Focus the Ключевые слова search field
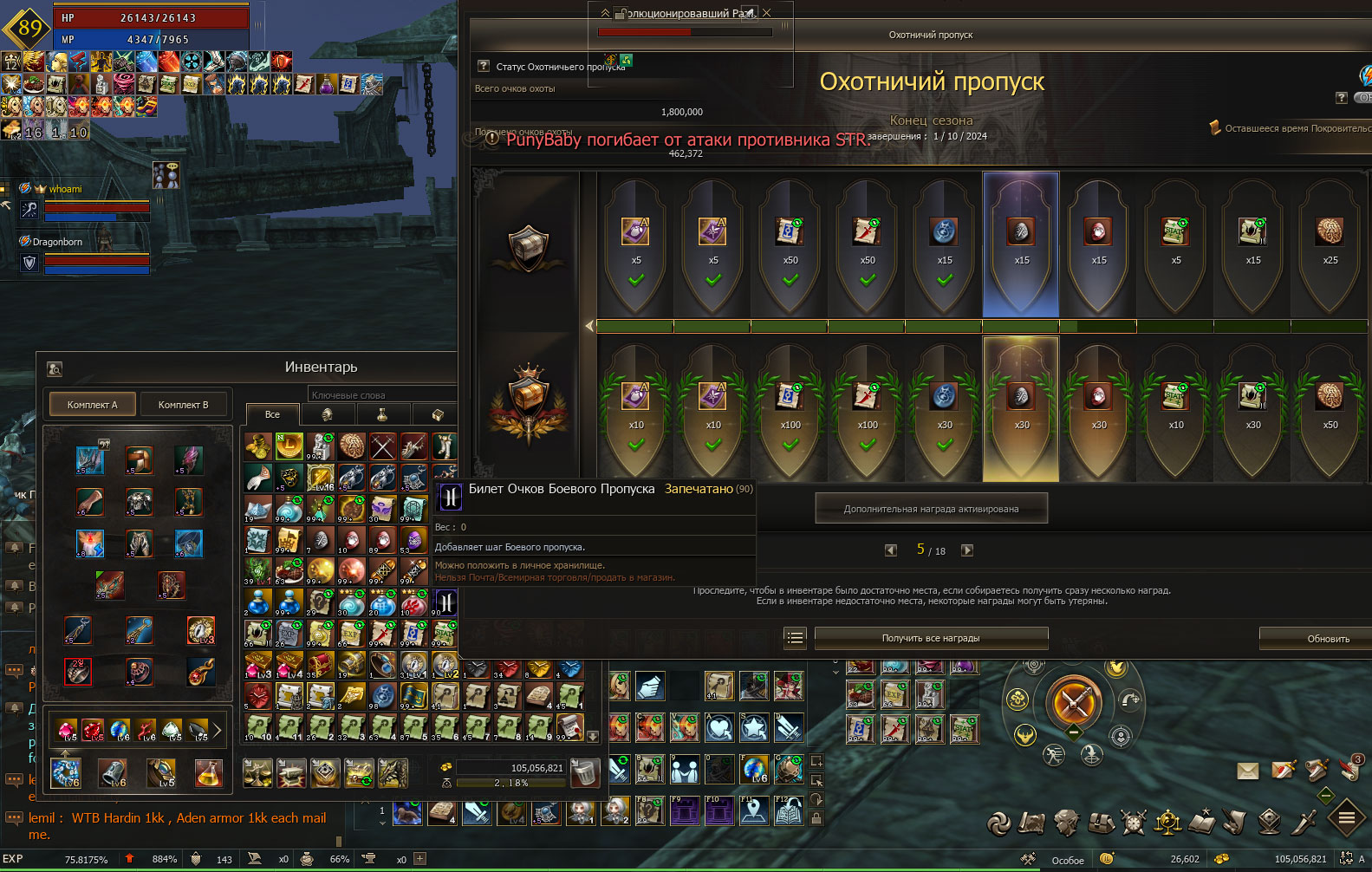1372x872 pixels. 381,395
